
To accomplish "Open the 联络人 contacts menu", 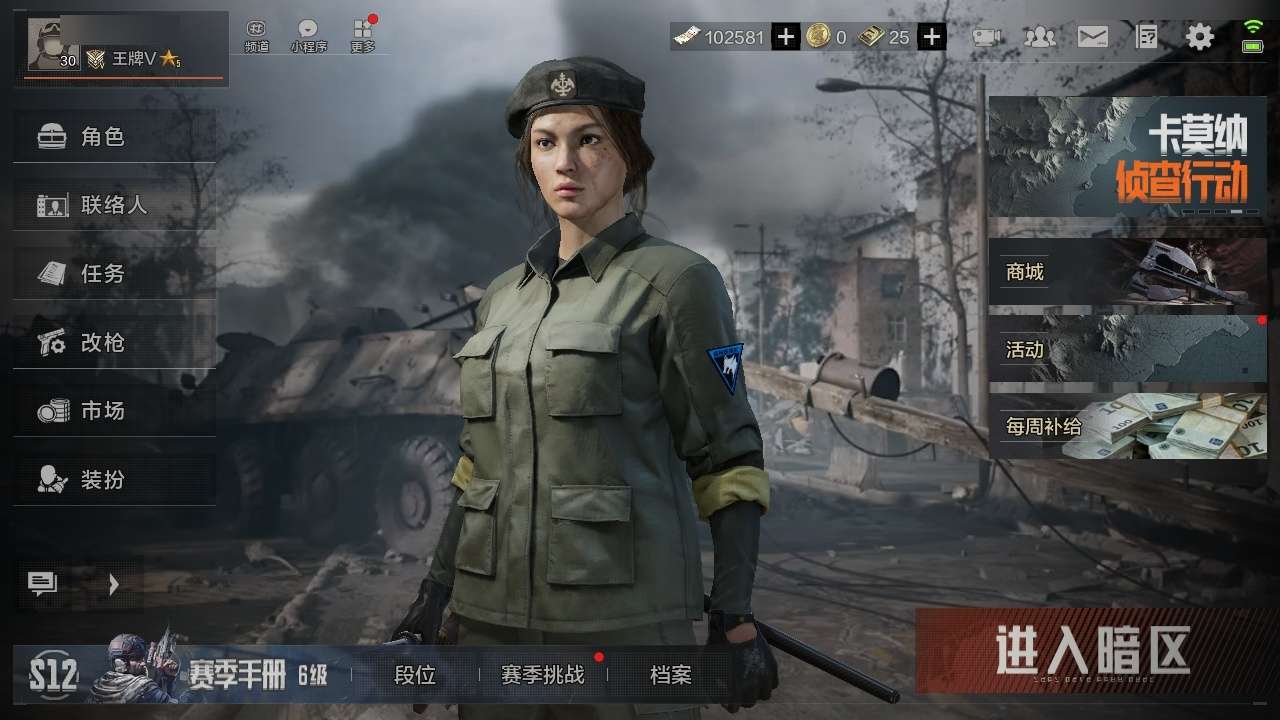I will point(114,205).
